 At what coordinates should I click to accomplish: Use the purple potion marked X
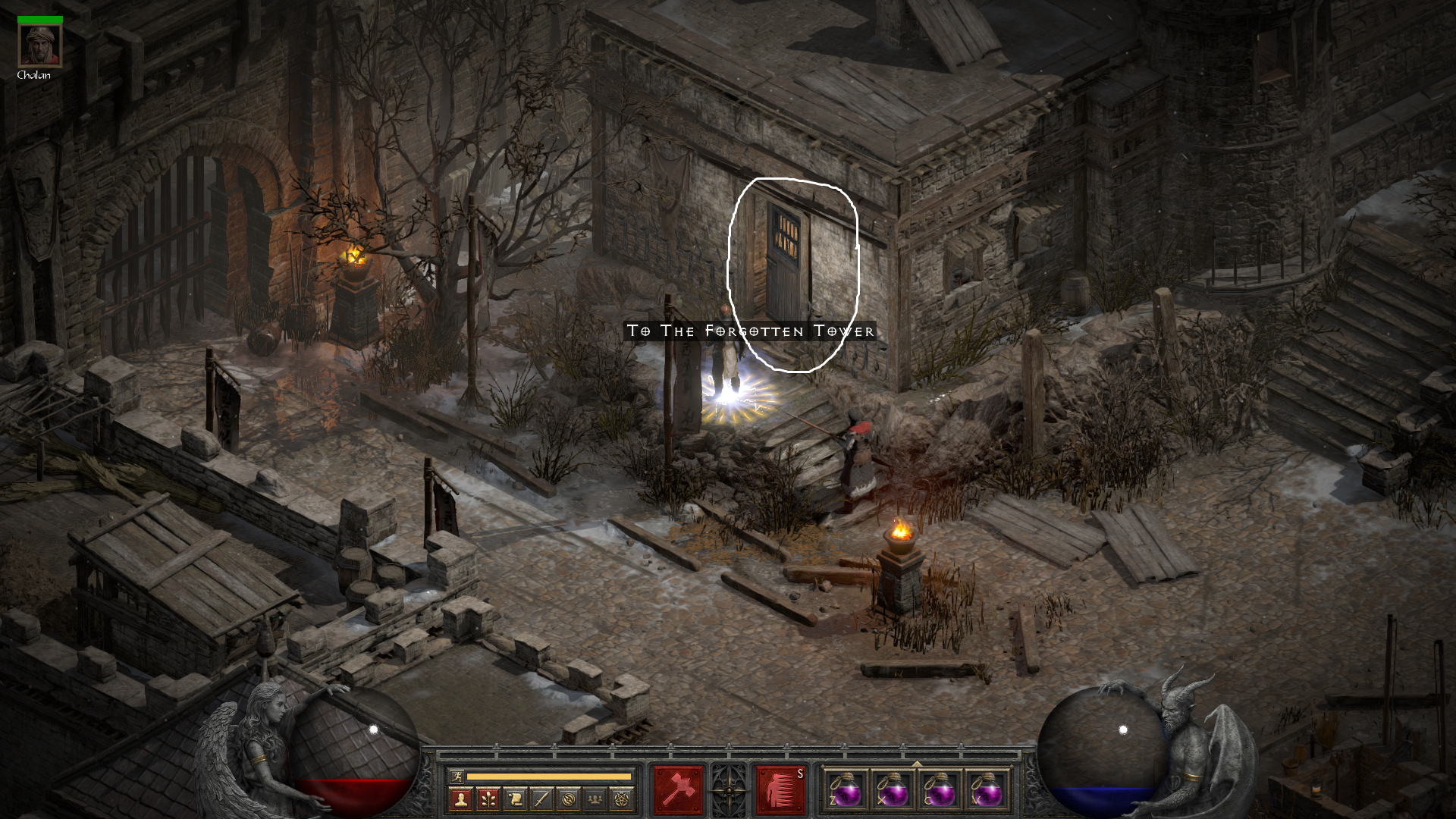point(893,790)
